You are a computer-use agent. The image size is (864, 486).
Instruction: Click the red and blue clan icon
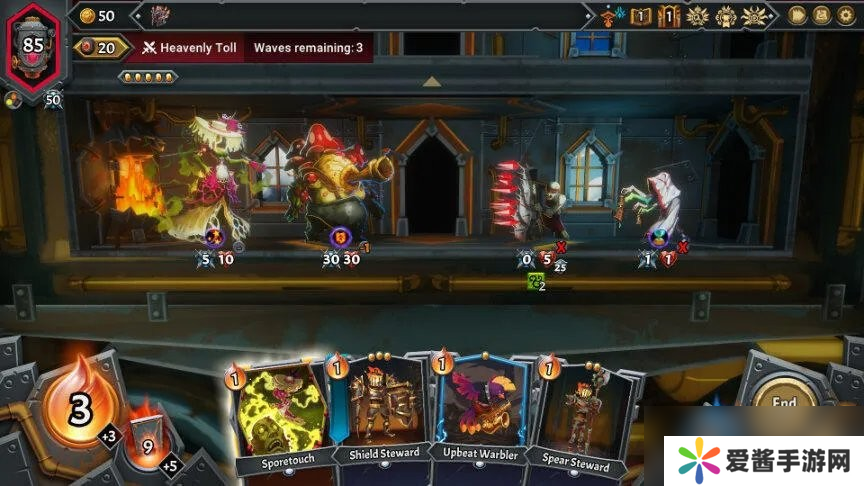point(611,16)
